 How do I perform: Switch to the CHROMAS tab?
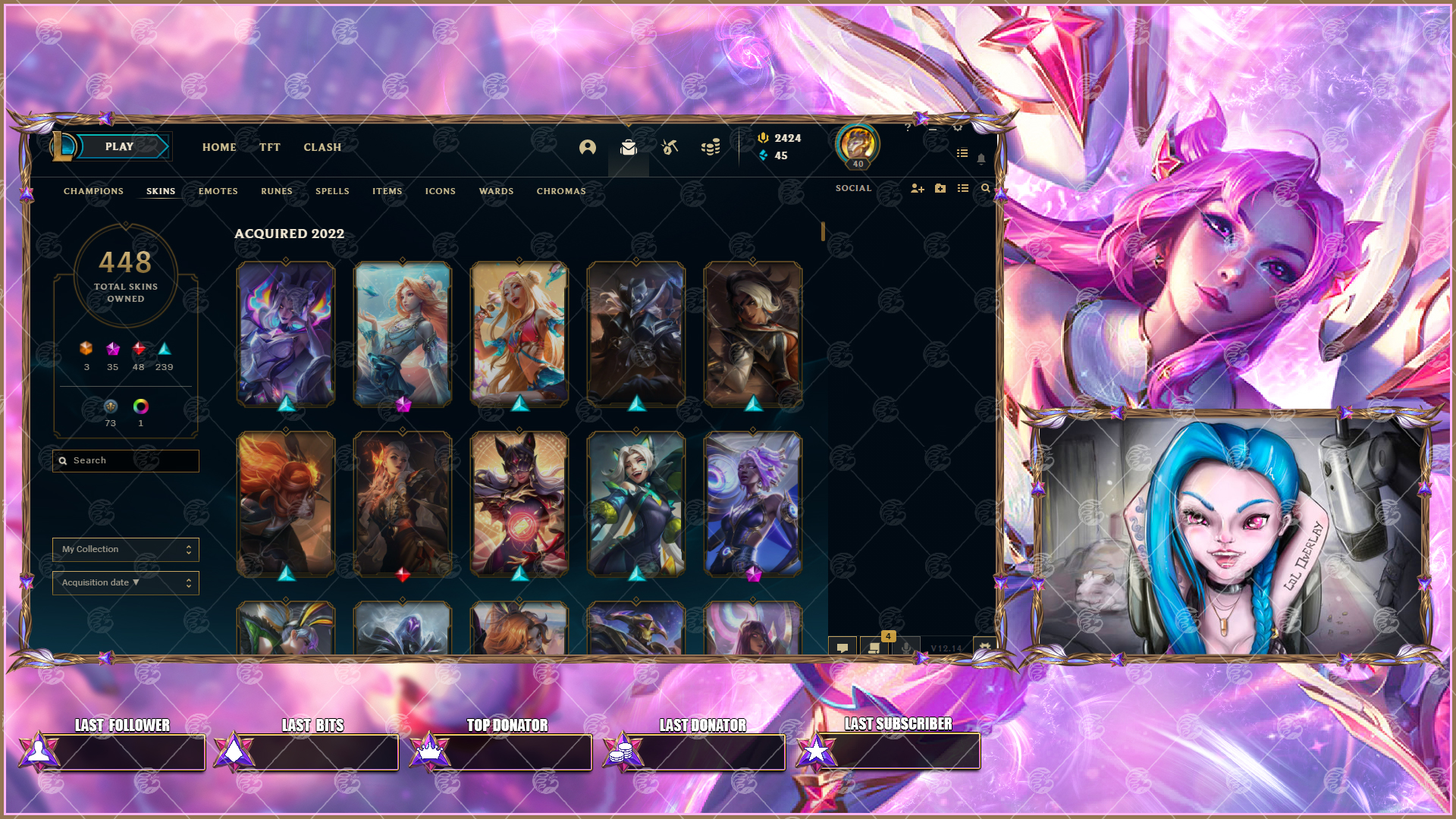point(560,191)
